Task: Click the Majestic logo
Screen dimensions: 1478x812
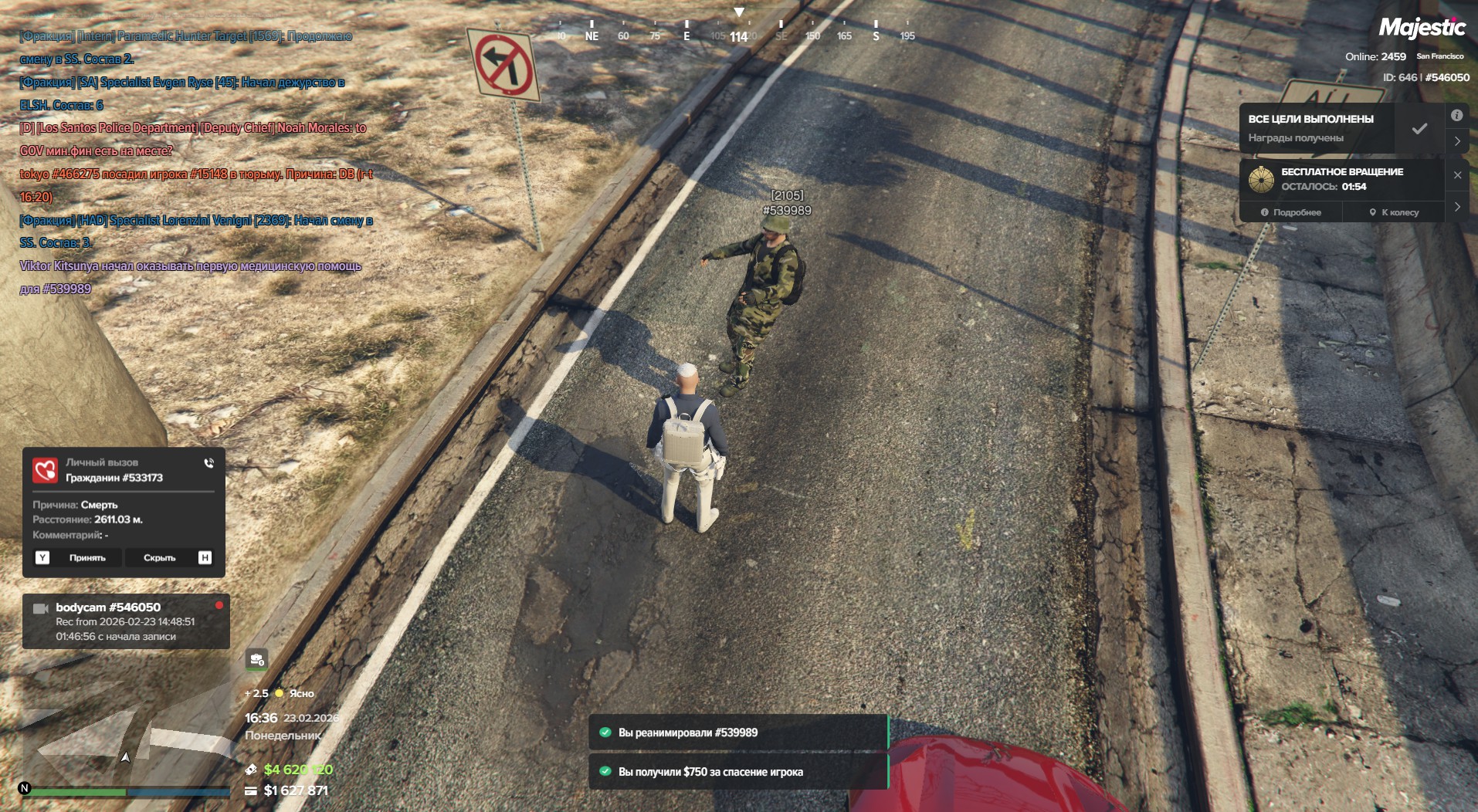Action: 1422,29
